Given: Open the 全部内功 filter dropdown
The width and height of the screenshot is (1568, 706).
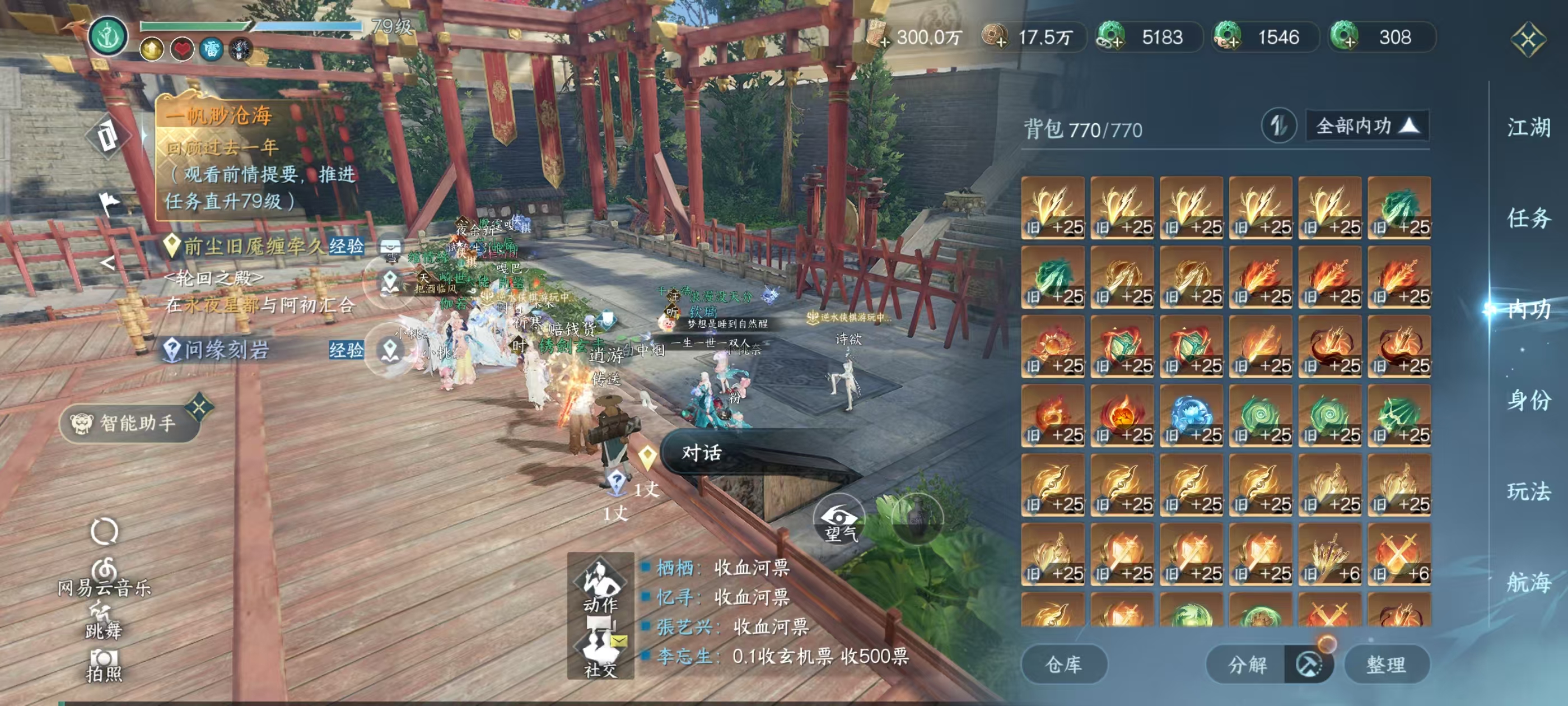Looking at the screenshot, I should (1367, 126).
